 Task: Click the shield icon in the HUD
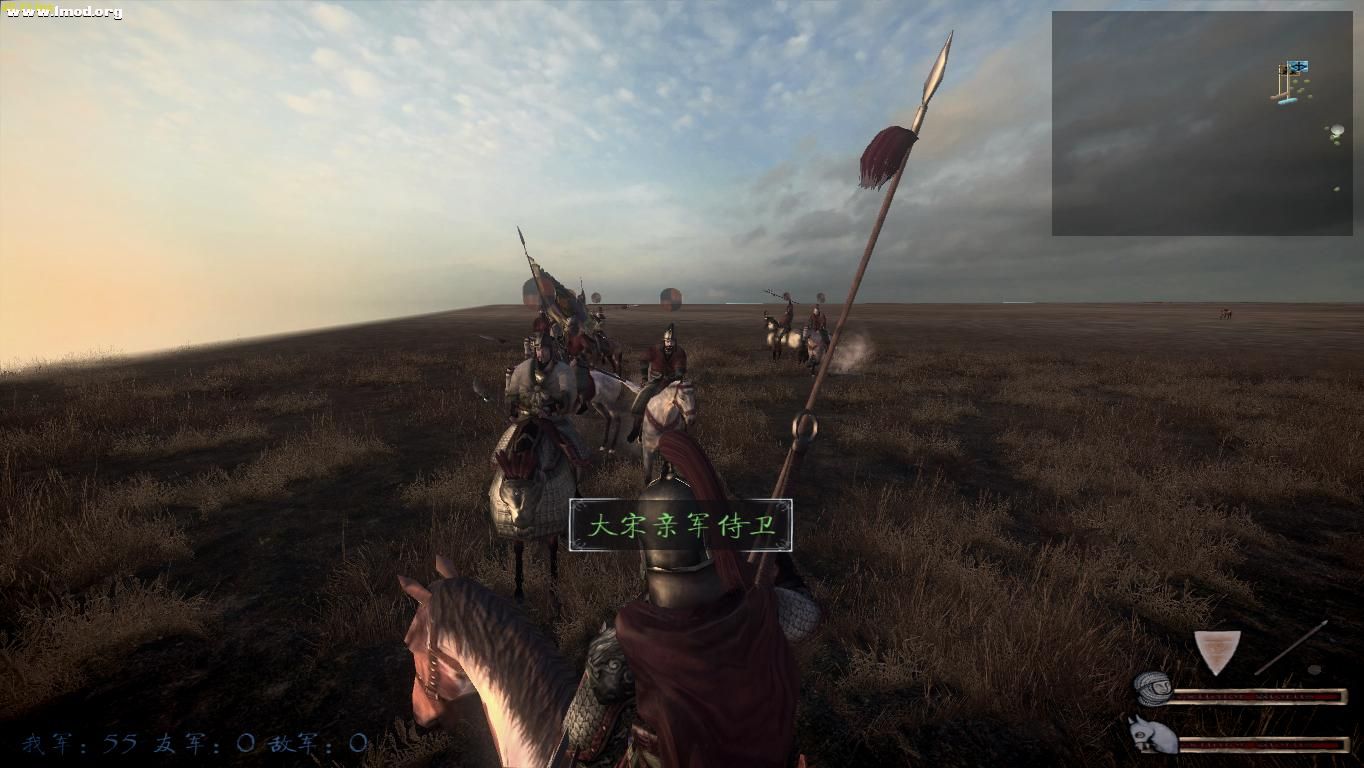click(1217, 651)
